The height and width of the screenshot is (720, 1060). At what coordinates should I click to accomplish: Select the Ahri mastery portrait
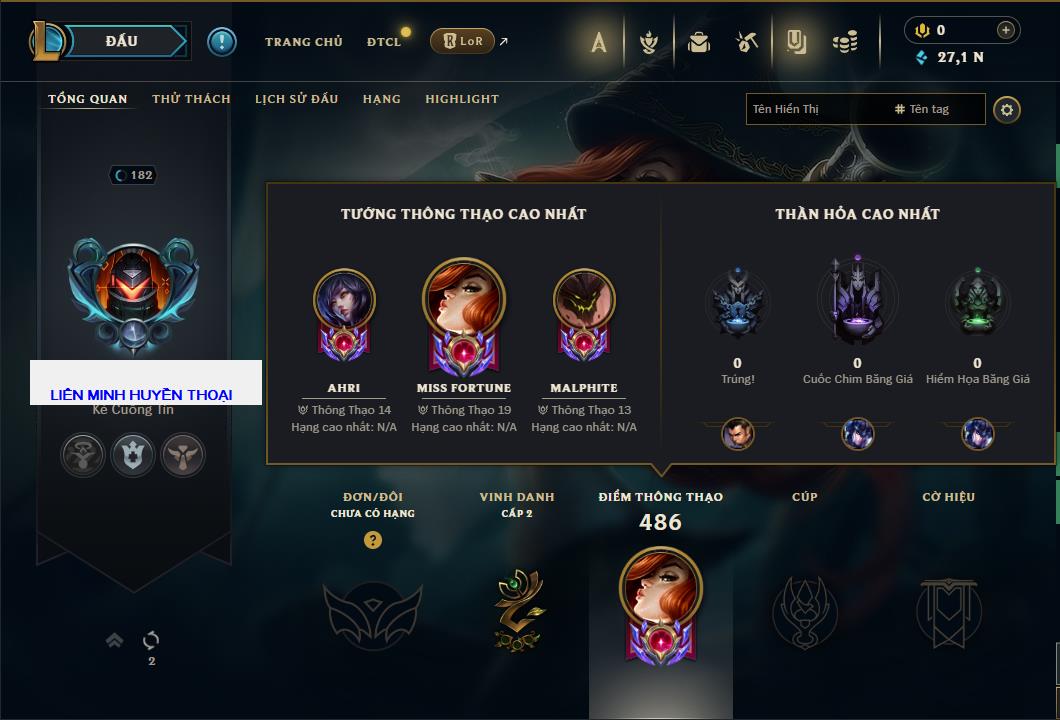click(344, 300)
